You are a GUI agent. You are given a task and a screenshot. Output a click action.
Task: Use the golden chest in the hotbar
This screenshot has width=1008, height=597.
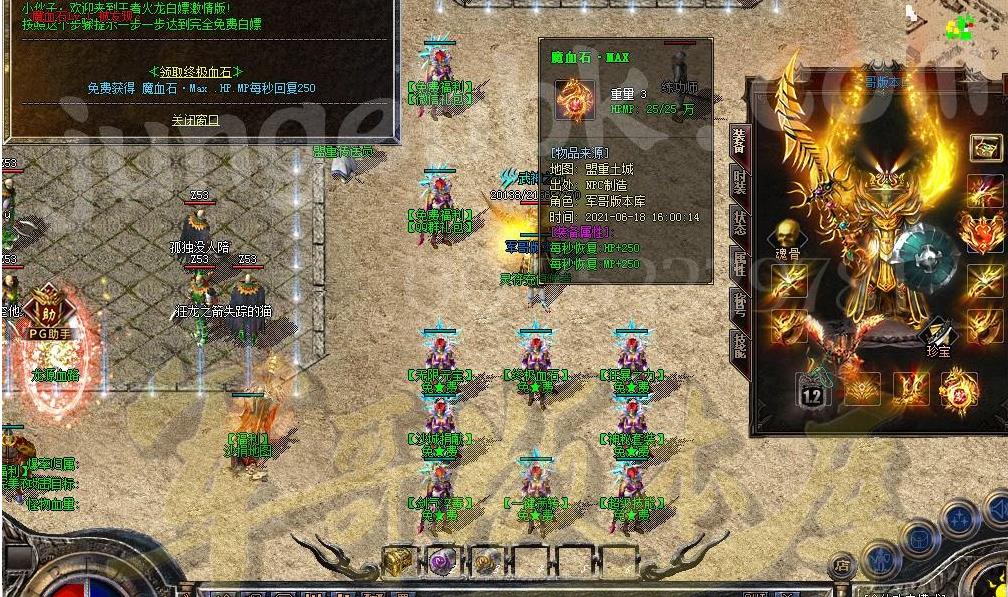tap(398, 562)
